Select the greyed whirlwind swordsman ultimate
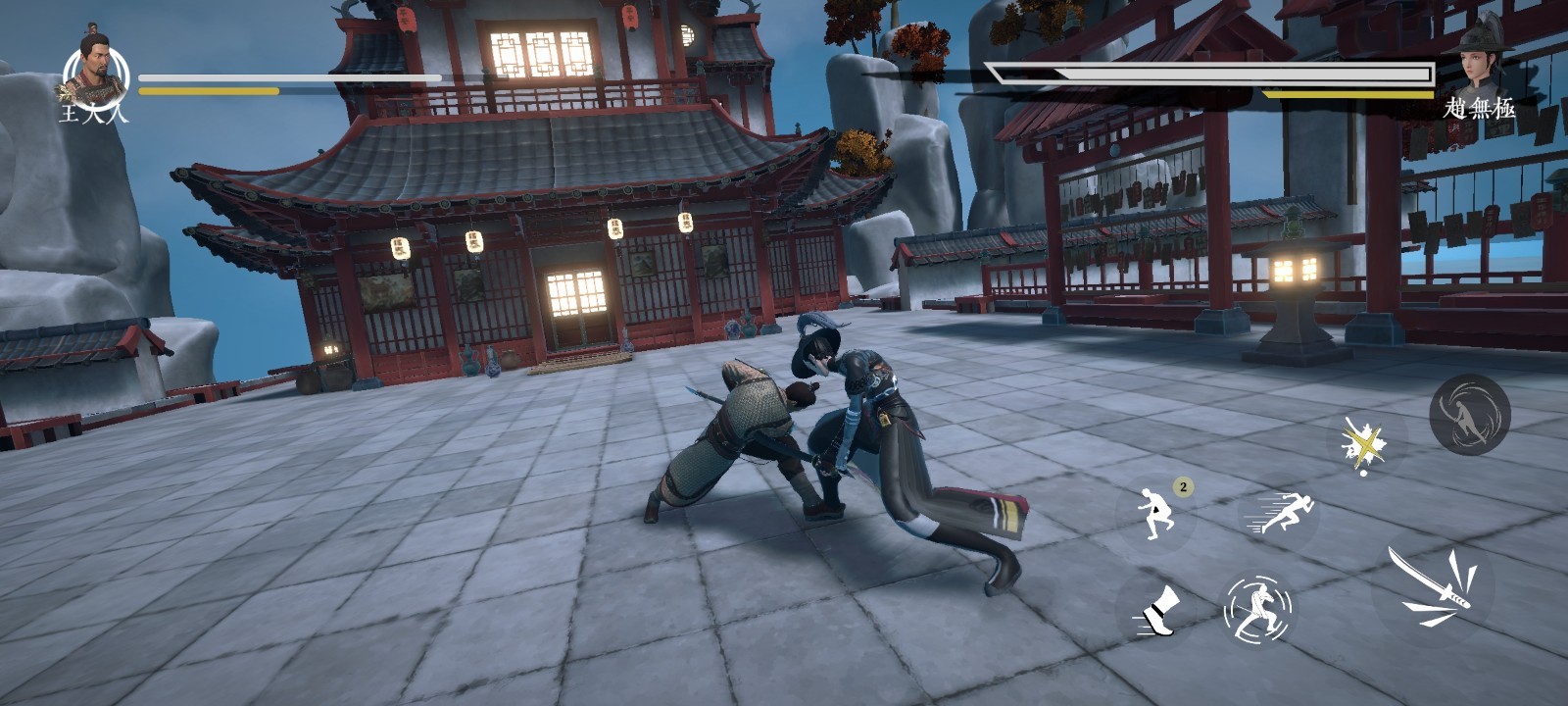The width and height of the screenshot is (1568, 706). 1468,414
